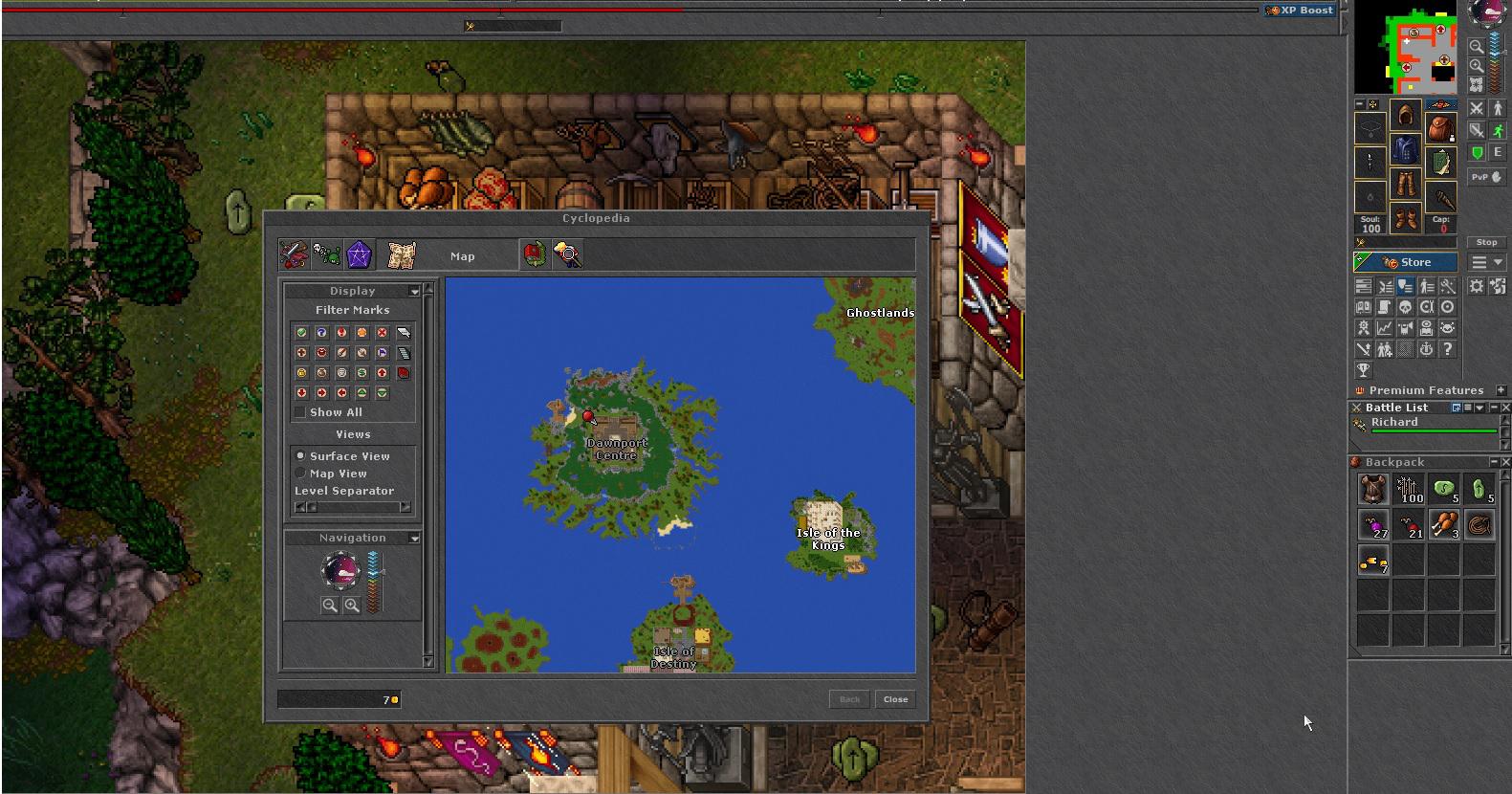
Task: Click the Dawnport Centre label on the map
Action: pos(617,449)
